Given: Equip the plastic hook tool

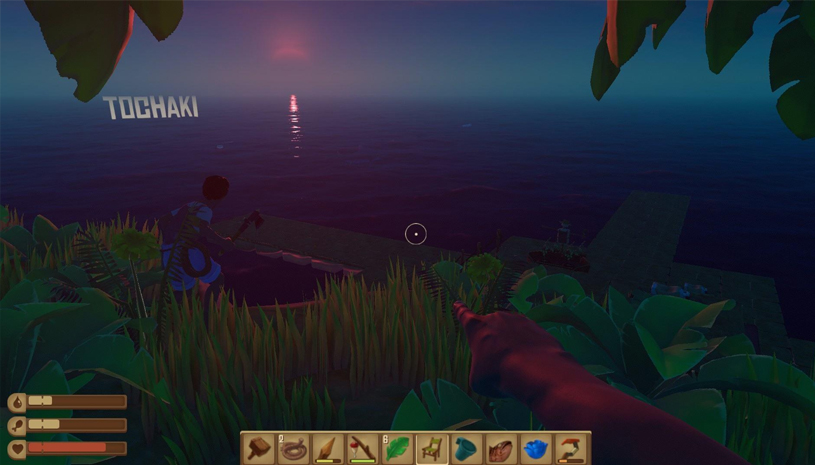Looking at the screenshot, I should tap(571, 448).
